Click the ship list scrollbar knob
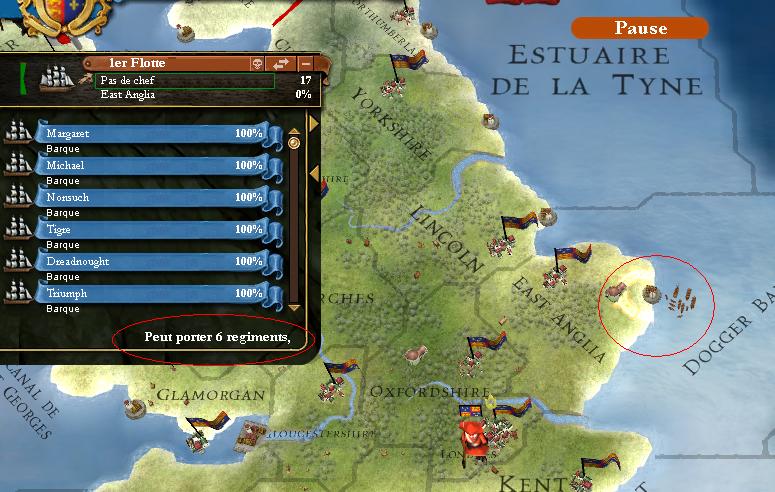 (x=294, y=143)
